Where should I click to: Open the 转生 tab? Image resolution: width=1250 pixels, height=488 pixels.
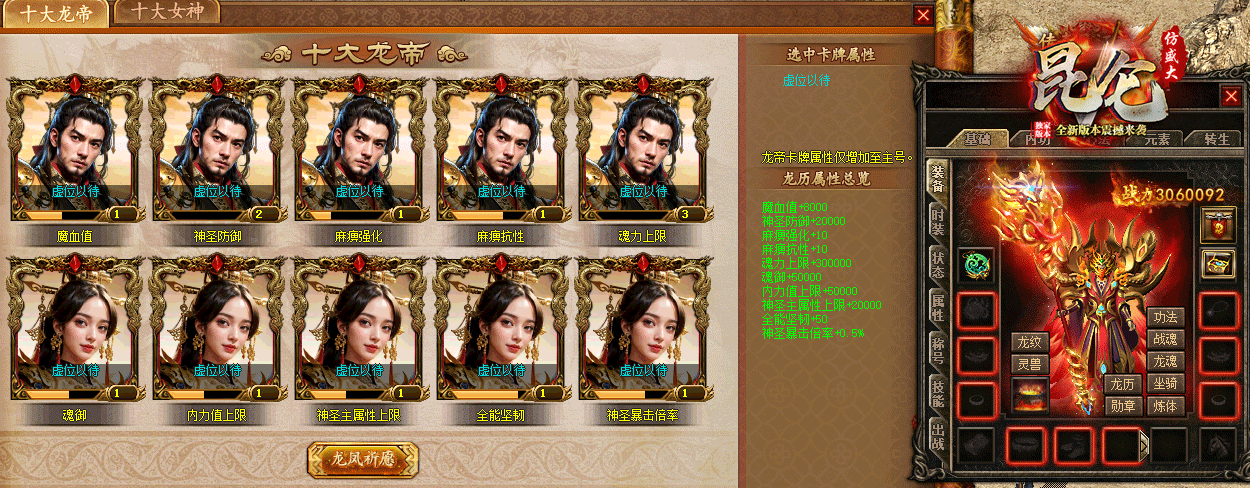(x=1215, y=139)
